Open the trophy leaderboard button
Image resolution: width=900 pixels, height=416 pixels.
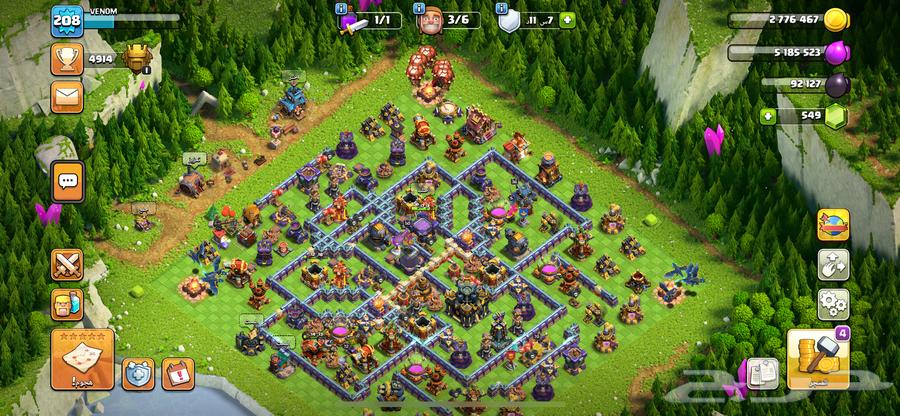click(x=67, y=59)
